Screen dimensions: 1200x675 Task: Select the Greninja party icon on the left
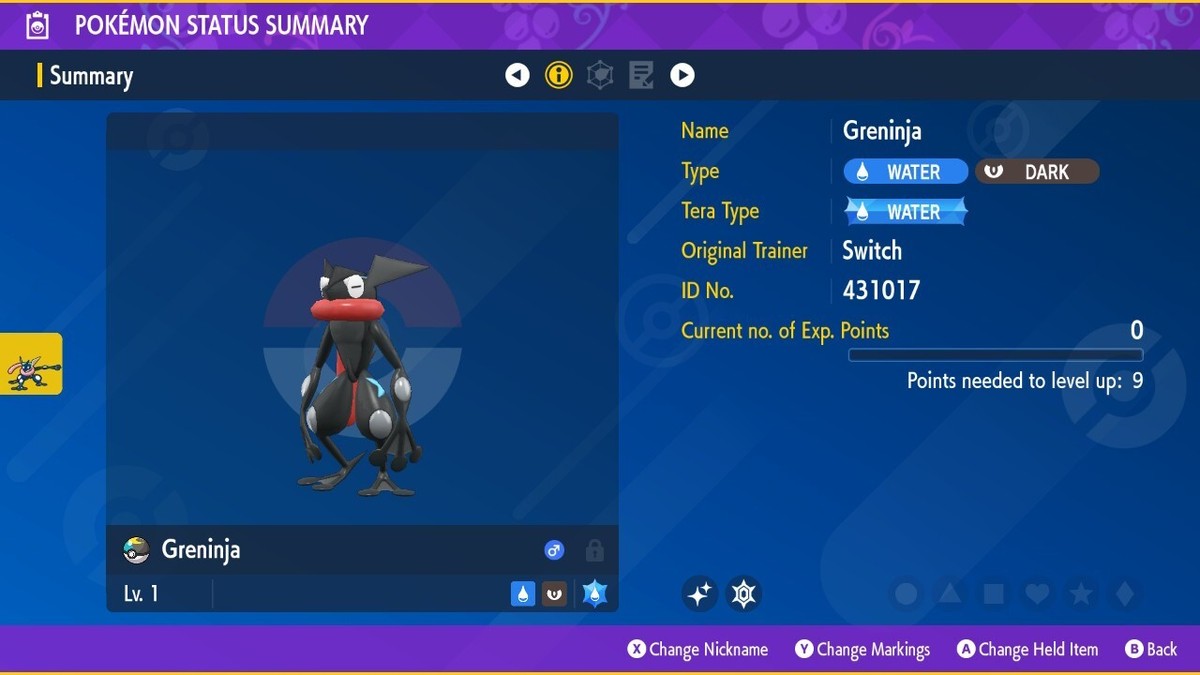coord(31,364)
